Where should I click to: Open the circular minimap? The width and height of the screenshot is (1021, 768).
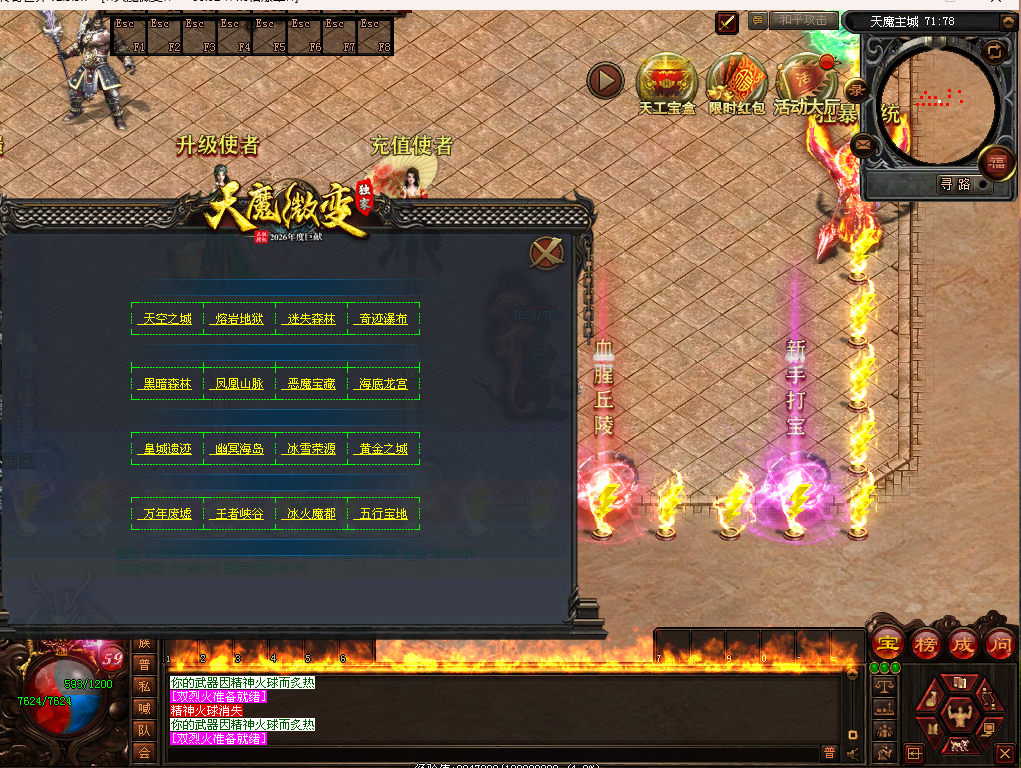936,102
